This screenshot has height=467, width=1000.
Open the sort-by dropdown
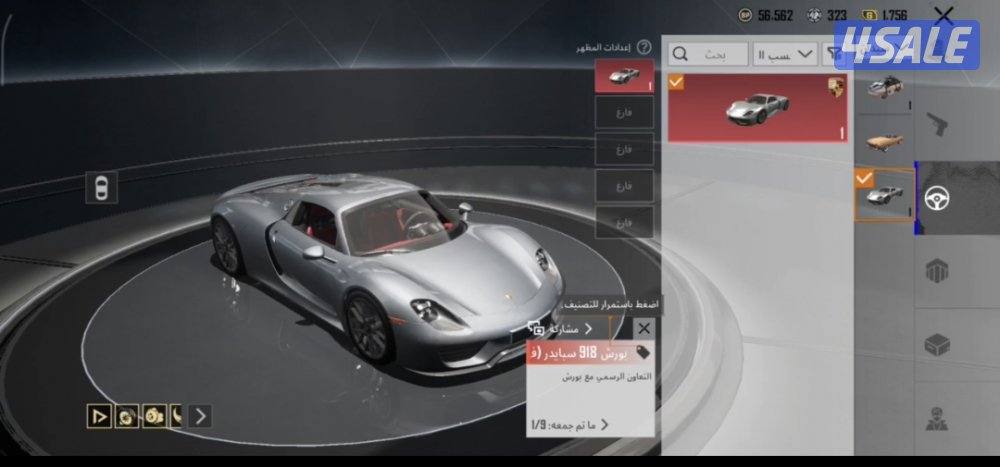point(786,53)
